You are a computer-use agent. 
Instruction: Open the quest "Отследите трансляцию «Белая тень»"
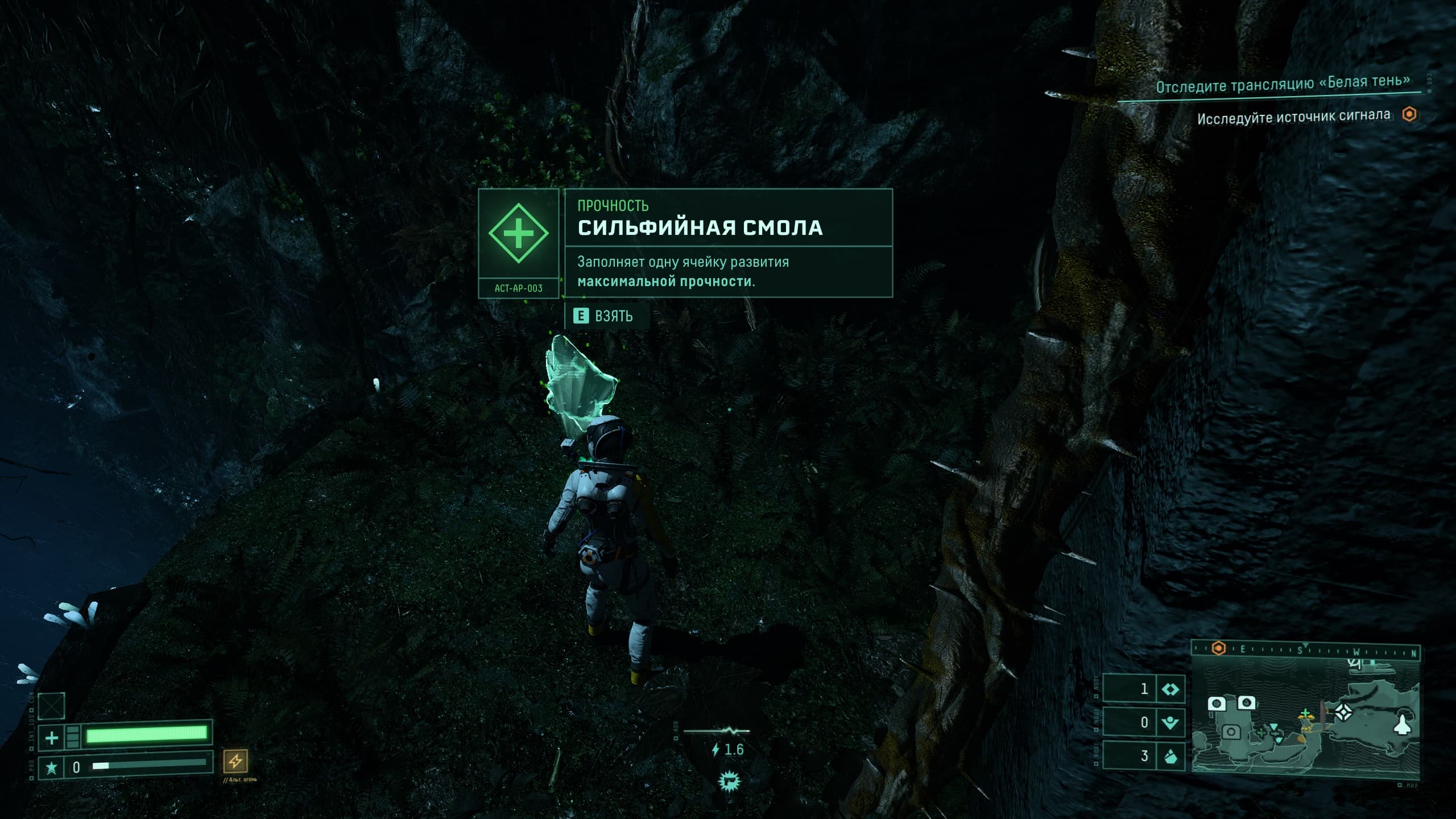click(1283, 84)
